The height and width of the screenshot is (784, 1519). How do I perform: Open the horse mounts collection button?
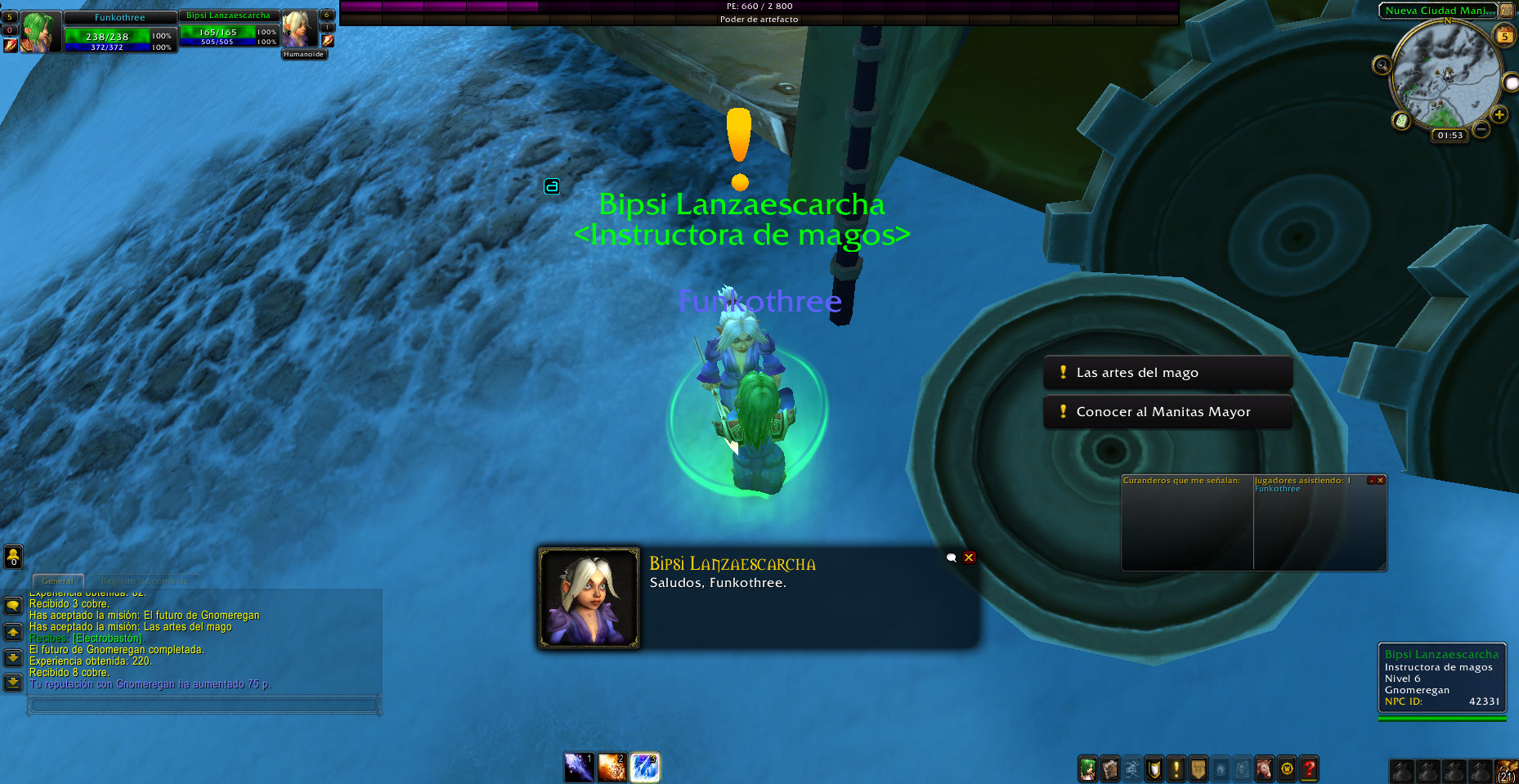coord(1265,768)
